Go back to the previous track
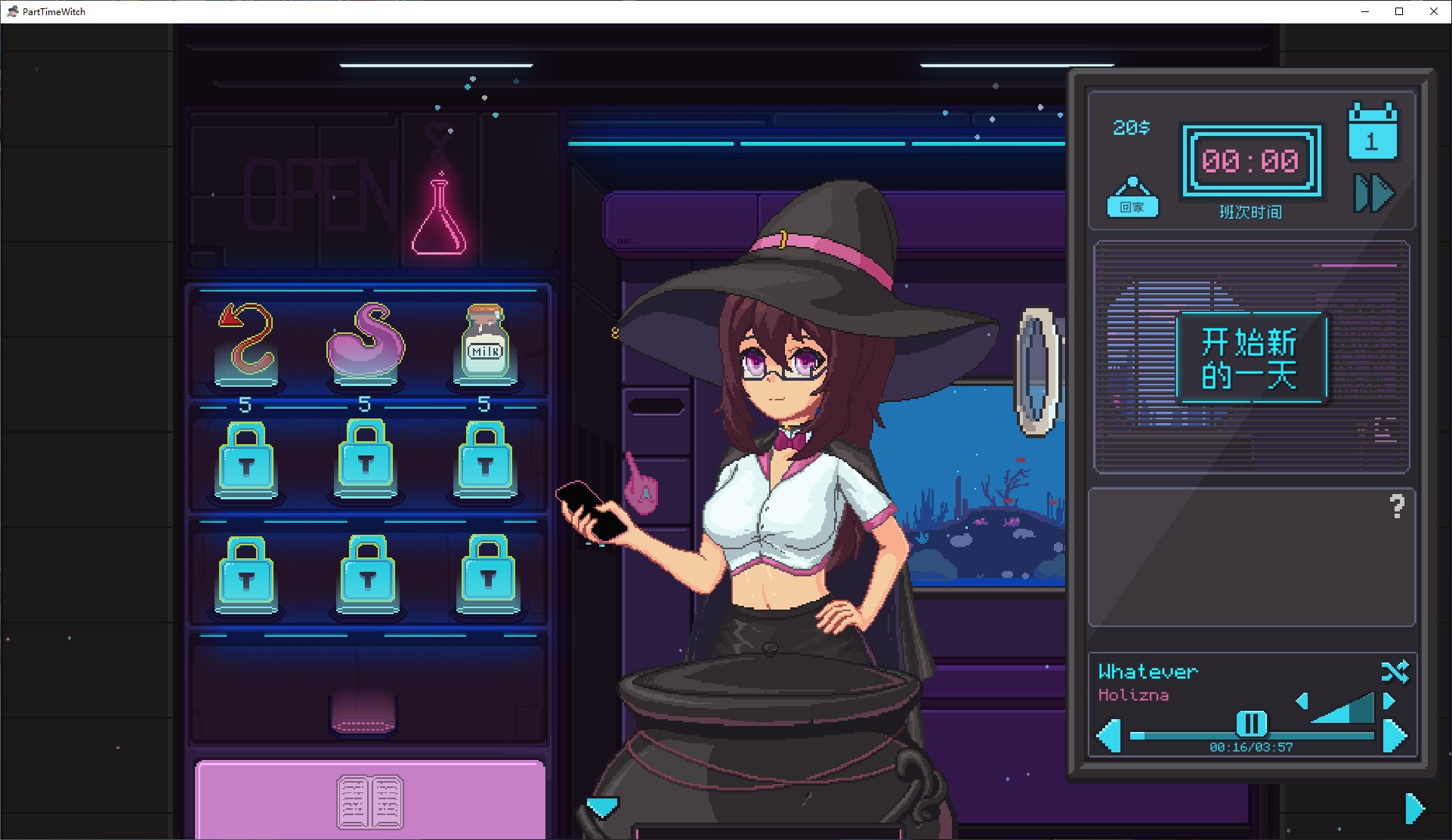The width and height of the screenshot is (1452, 840). [1110, 737]
